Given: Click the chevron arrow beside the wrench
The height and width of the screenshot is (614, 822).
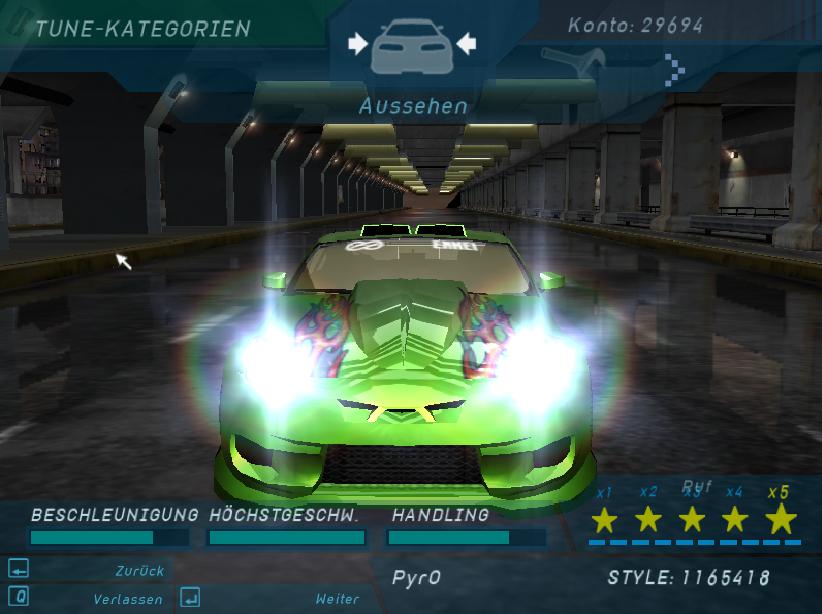Looking at the screenshot, I should (x=676, y=69).
